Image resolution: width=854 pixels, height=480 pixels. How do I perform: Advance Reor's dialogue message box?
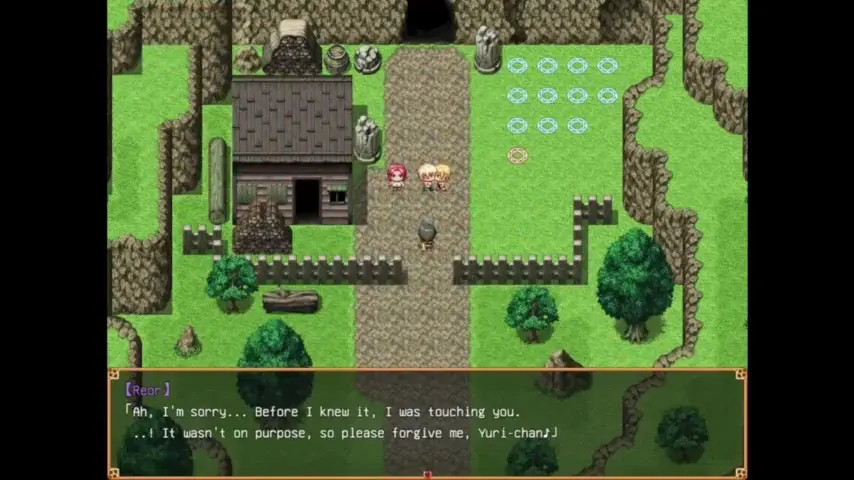427,422
